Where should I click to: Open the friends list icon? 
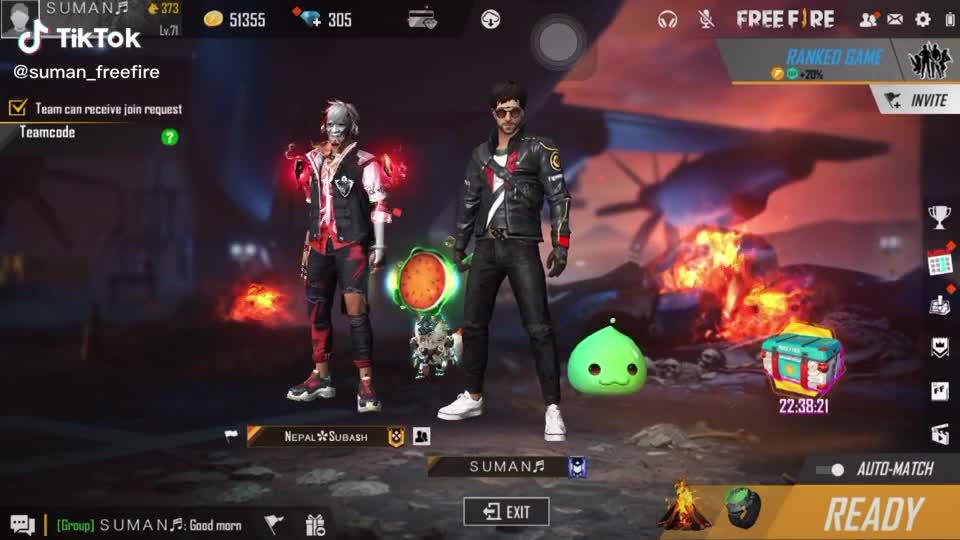click(868, 19)
